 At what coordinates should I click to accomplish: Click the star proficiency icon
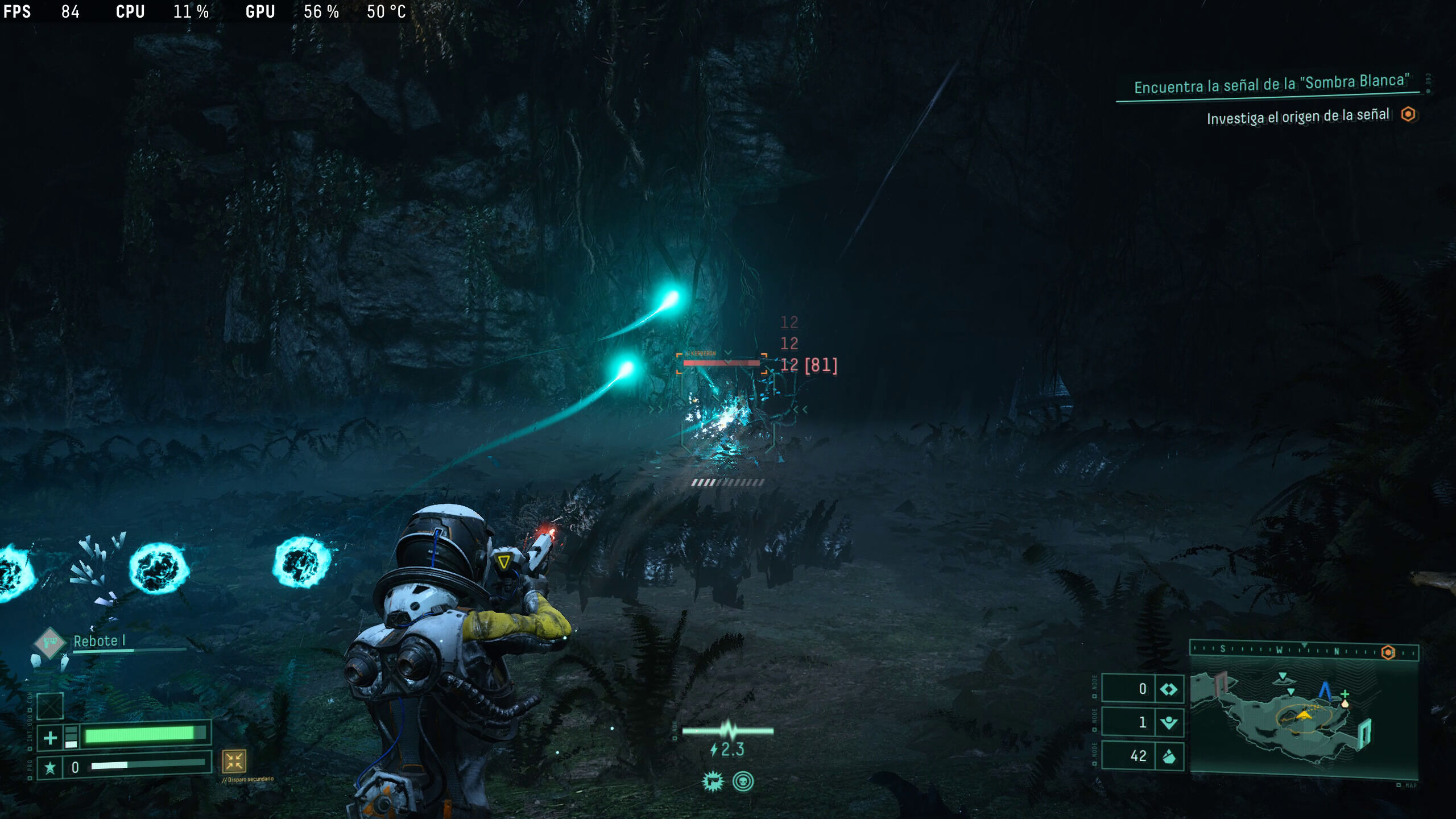click(50, 768)
